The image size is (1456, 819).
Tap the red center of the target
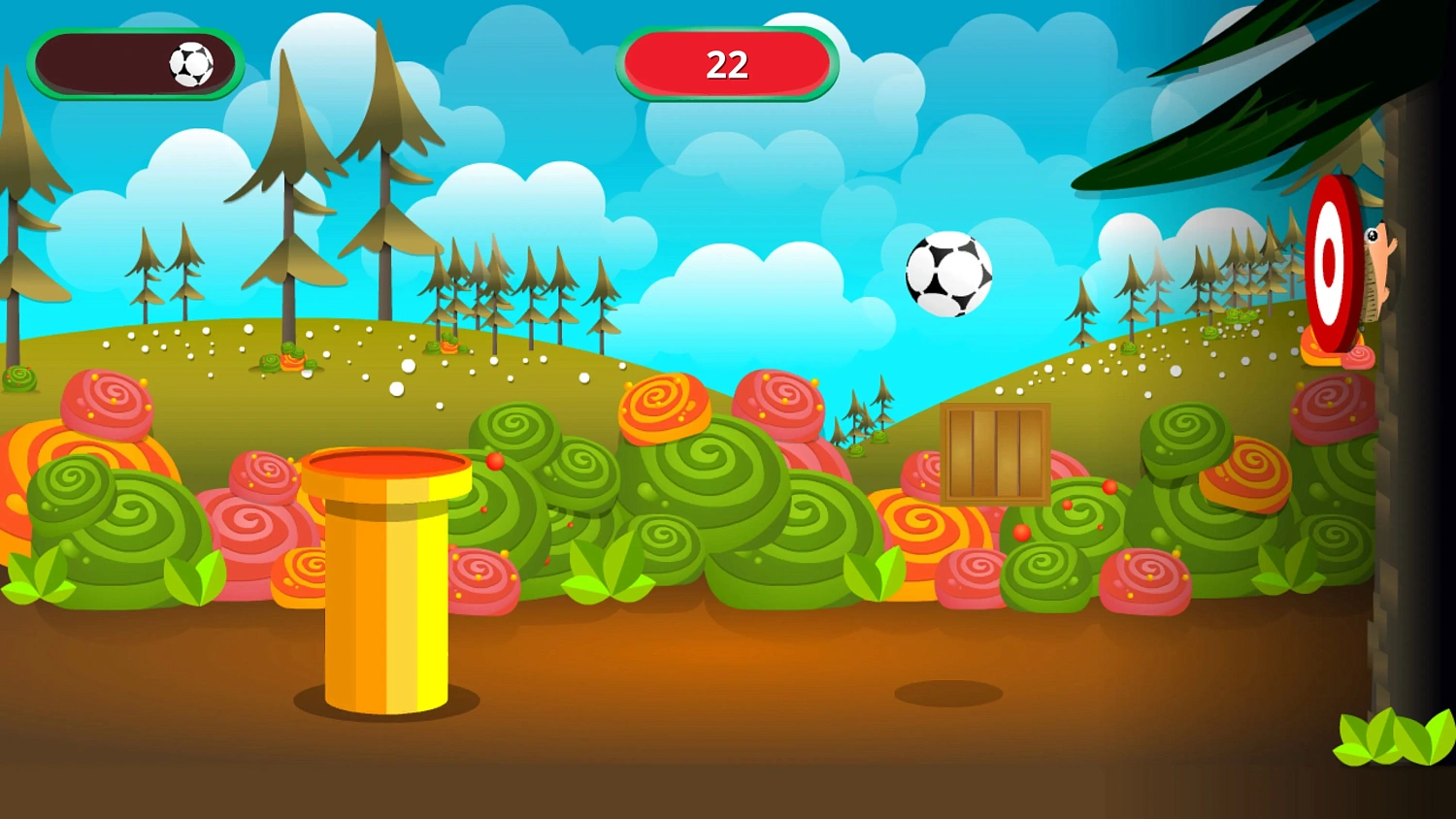point(1330,264)
